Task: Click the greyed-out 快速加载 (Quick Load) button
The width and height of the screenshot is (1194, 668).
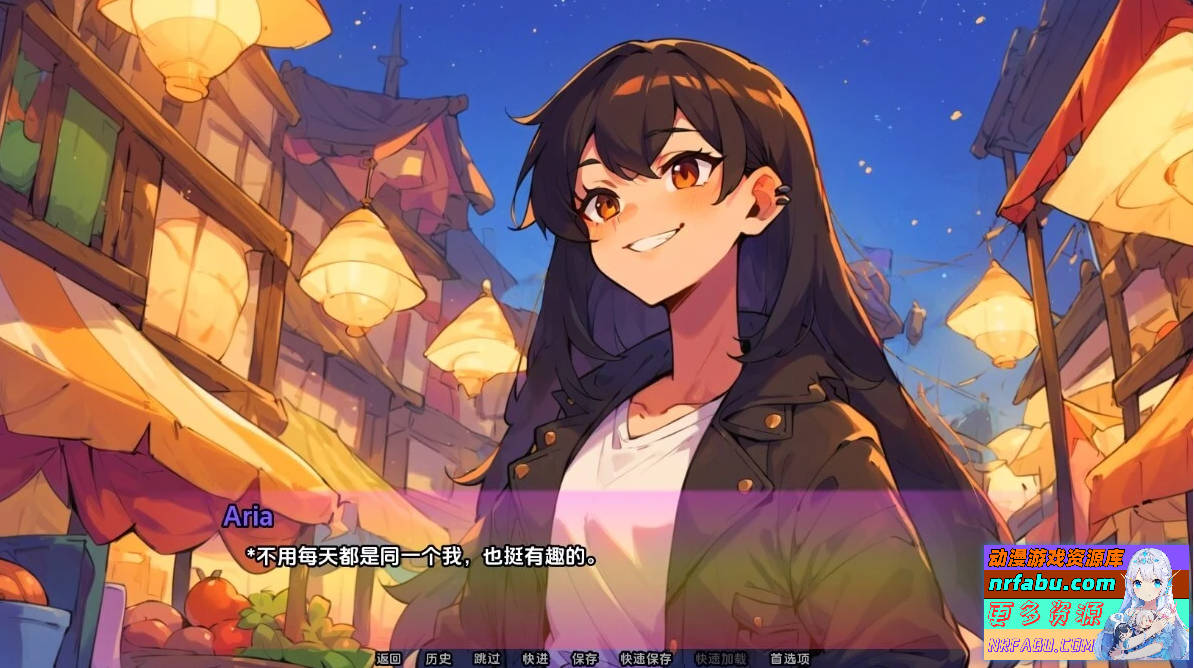Action: tap(721, 659)
